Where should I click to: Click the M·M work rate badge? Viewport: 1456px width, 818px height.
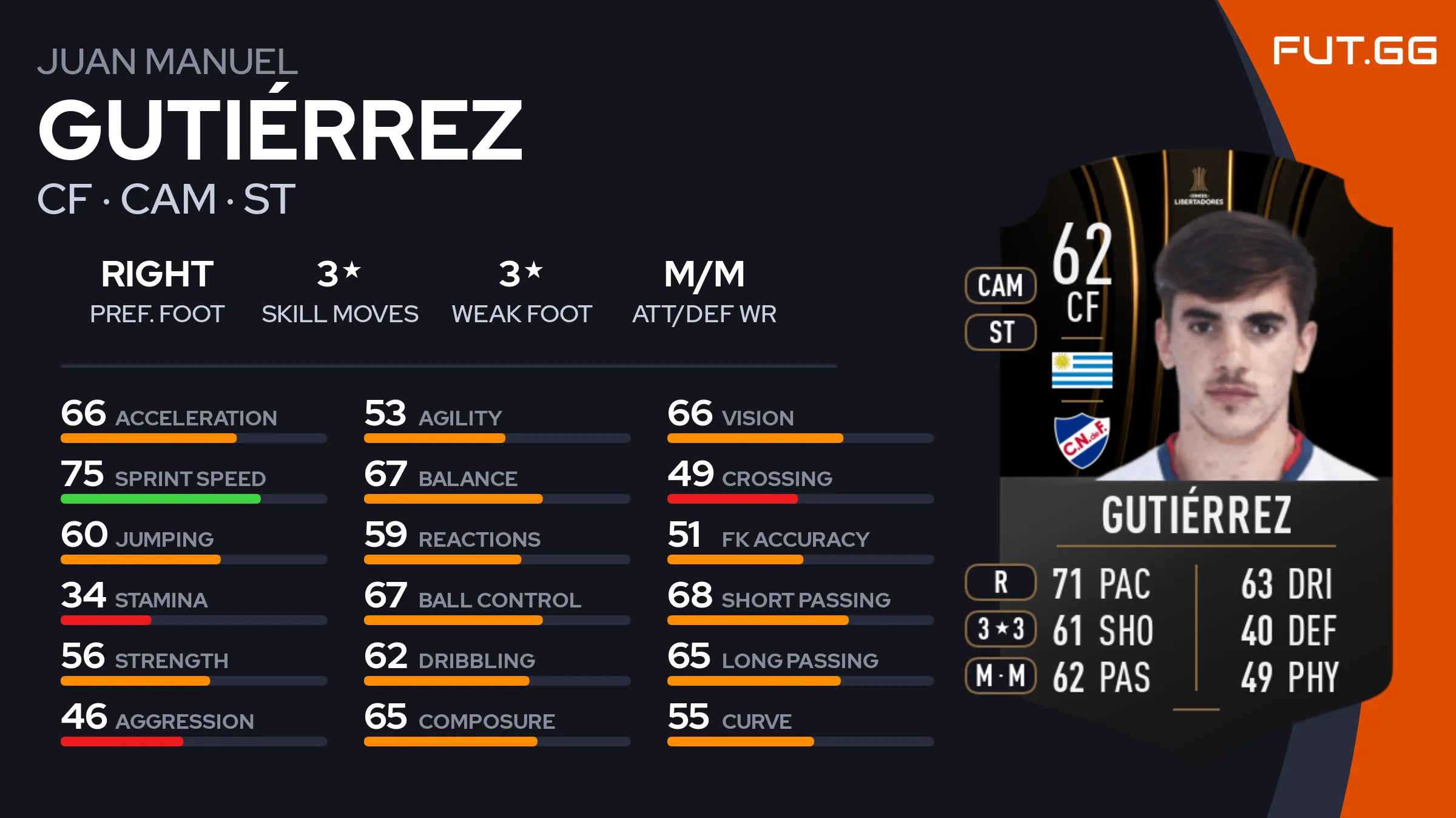[x=1000, y=675]
